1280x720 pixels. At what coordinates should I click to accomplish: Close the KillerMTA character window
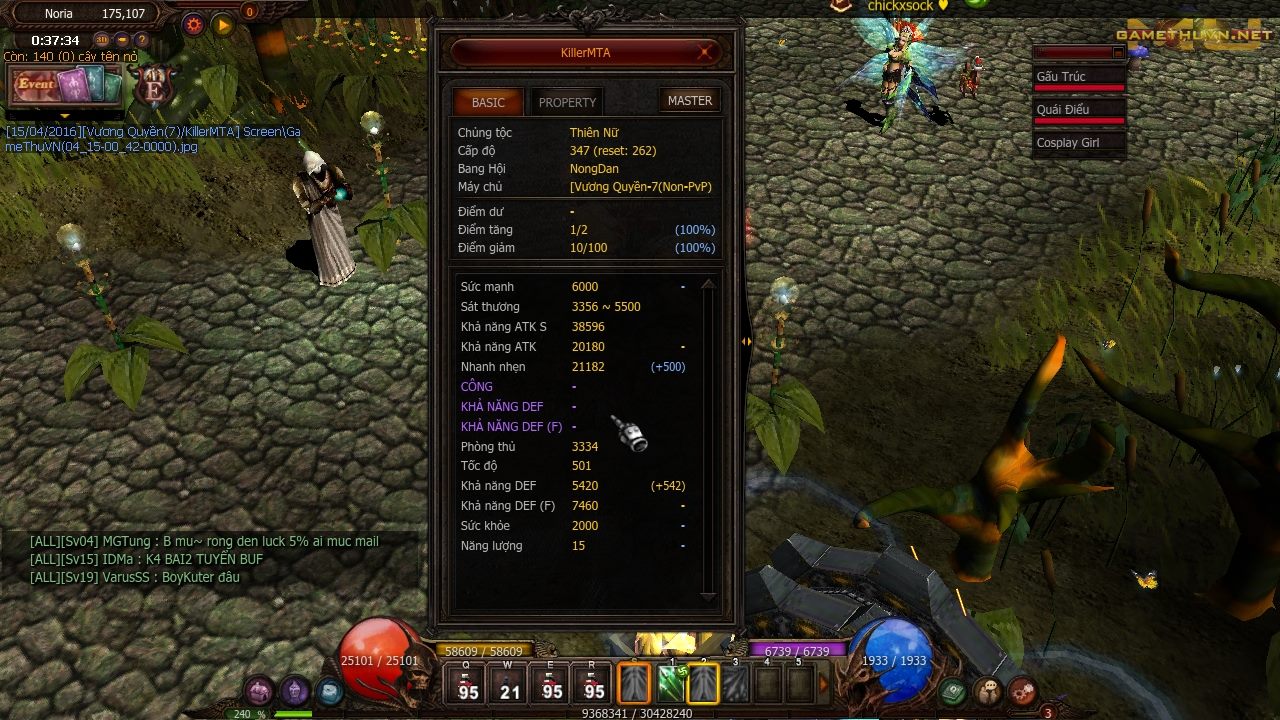(x=706, y=52)
